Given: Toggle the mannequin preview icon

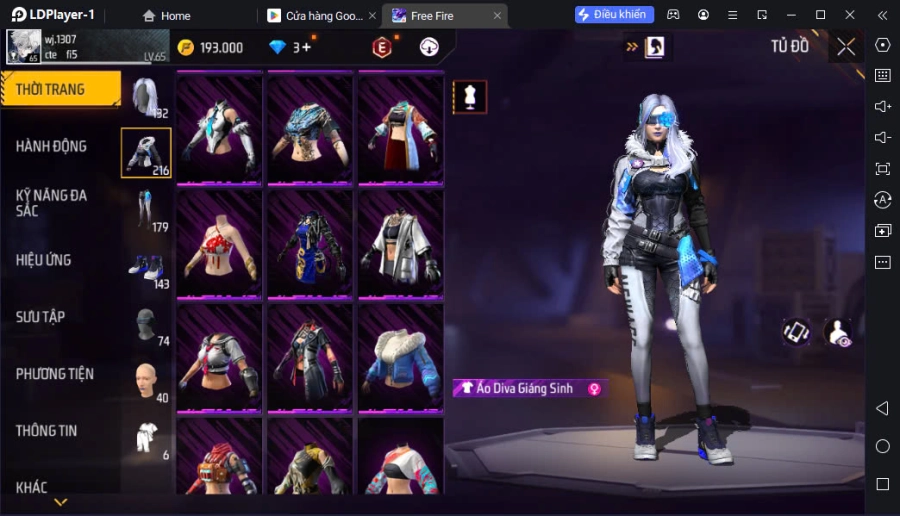Looking at the screenshot, I should pyautogui.click(x=470, y=96).
